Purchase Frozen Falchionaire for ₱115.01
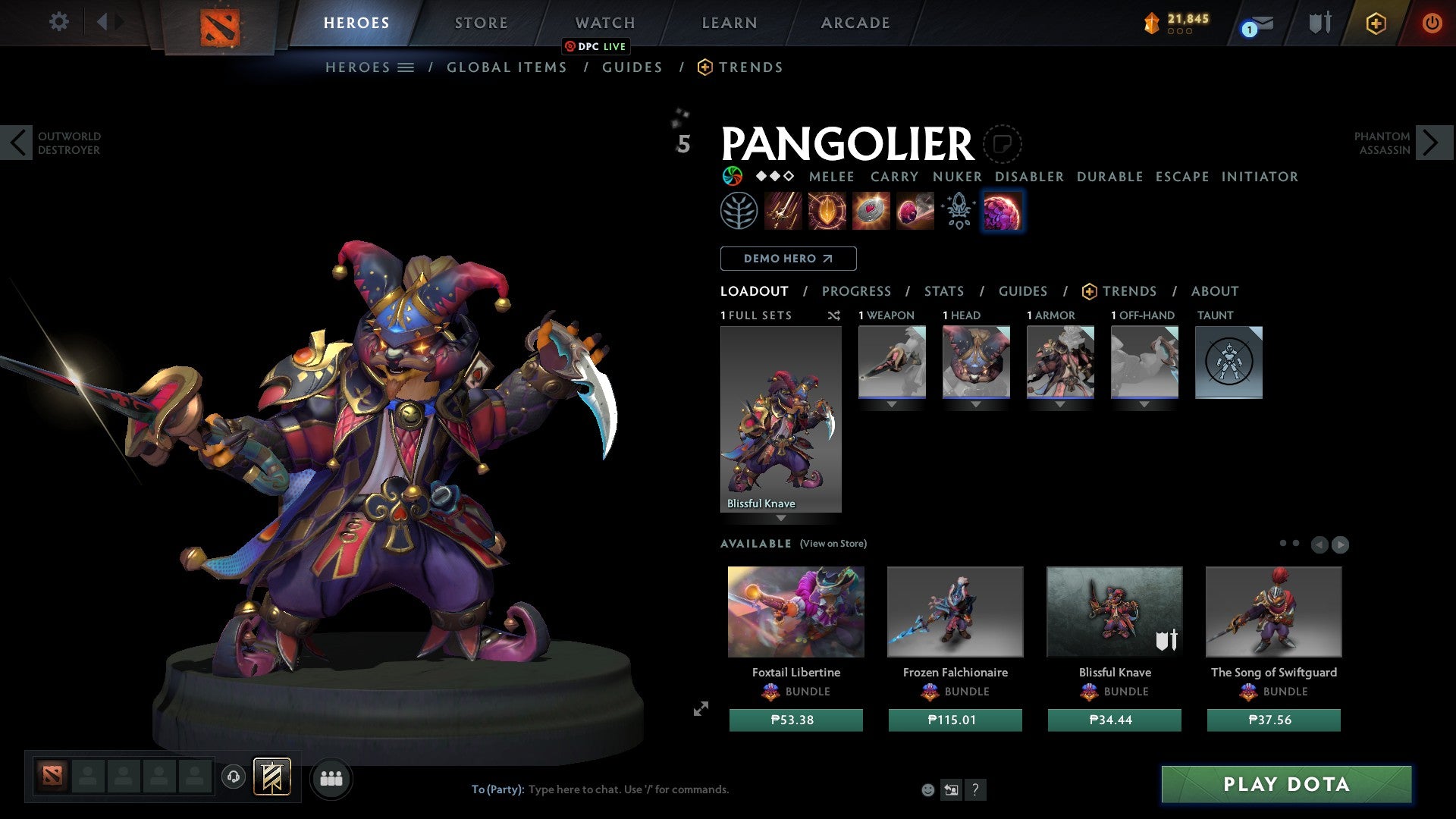 click(955, 720)
